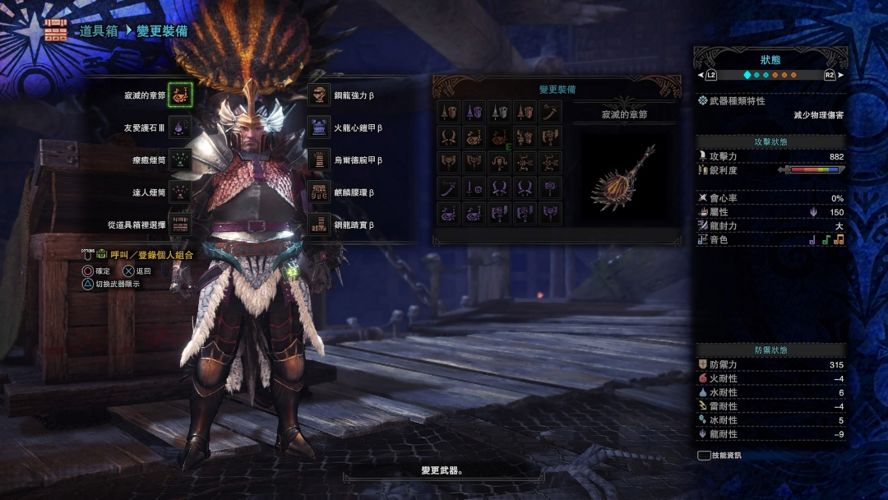Select the 鋼龍踏實β leg armor slot
The image size is (888, 500).
319,224
